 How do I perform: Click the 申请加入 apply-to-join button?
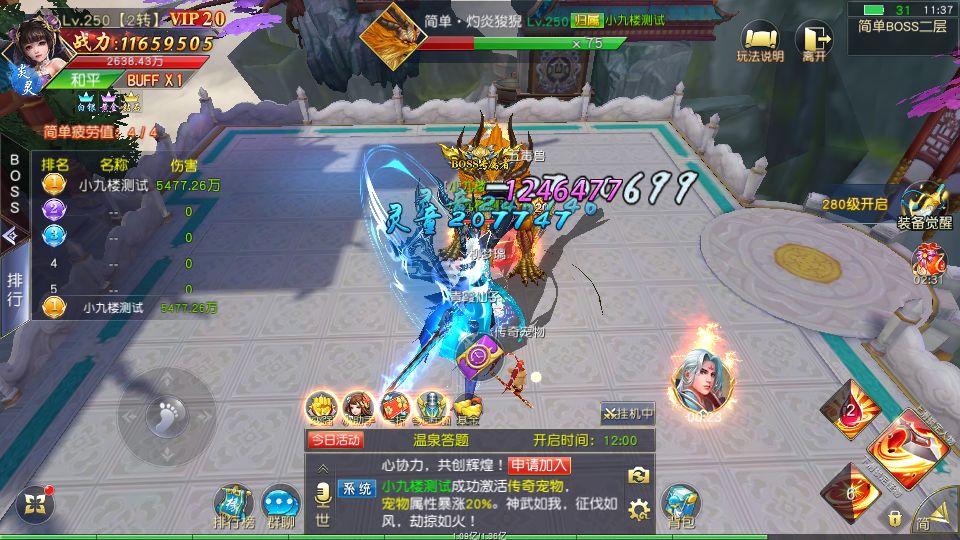pos(539,464)
